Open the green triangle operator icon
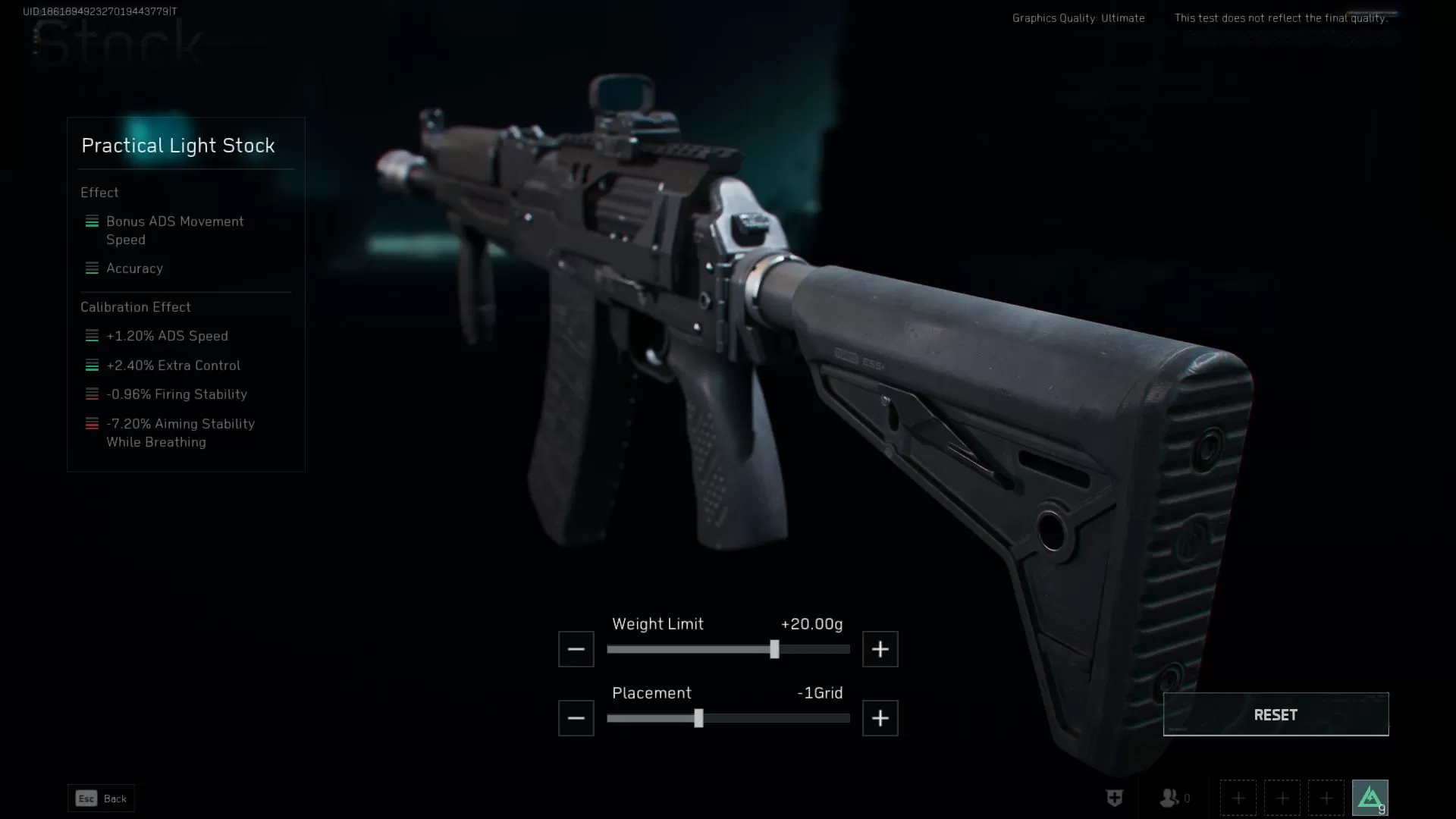The image size is (1456, 819). point(1370,798)
